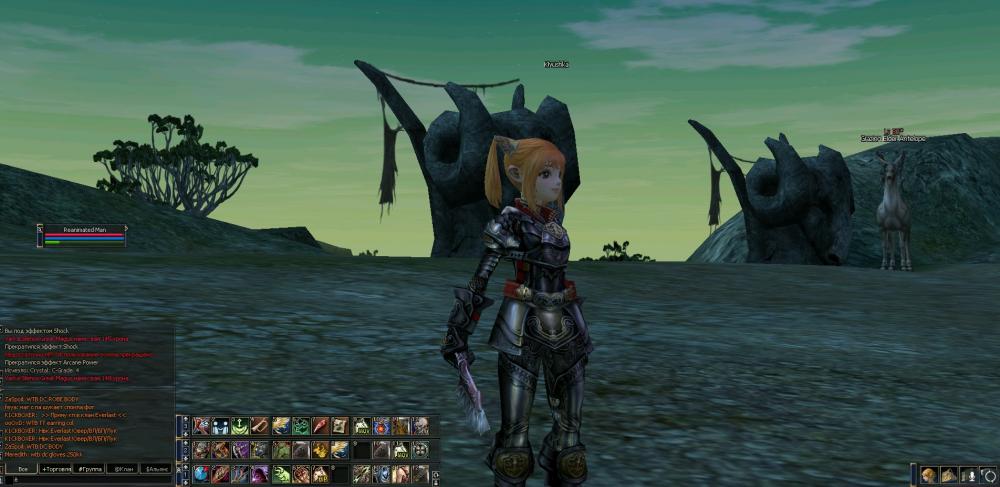Image resolution: width=1000 pixels, height=487 pixels.
Task: Activate the green glowing cross skill
Action: (x=240, y=426)
